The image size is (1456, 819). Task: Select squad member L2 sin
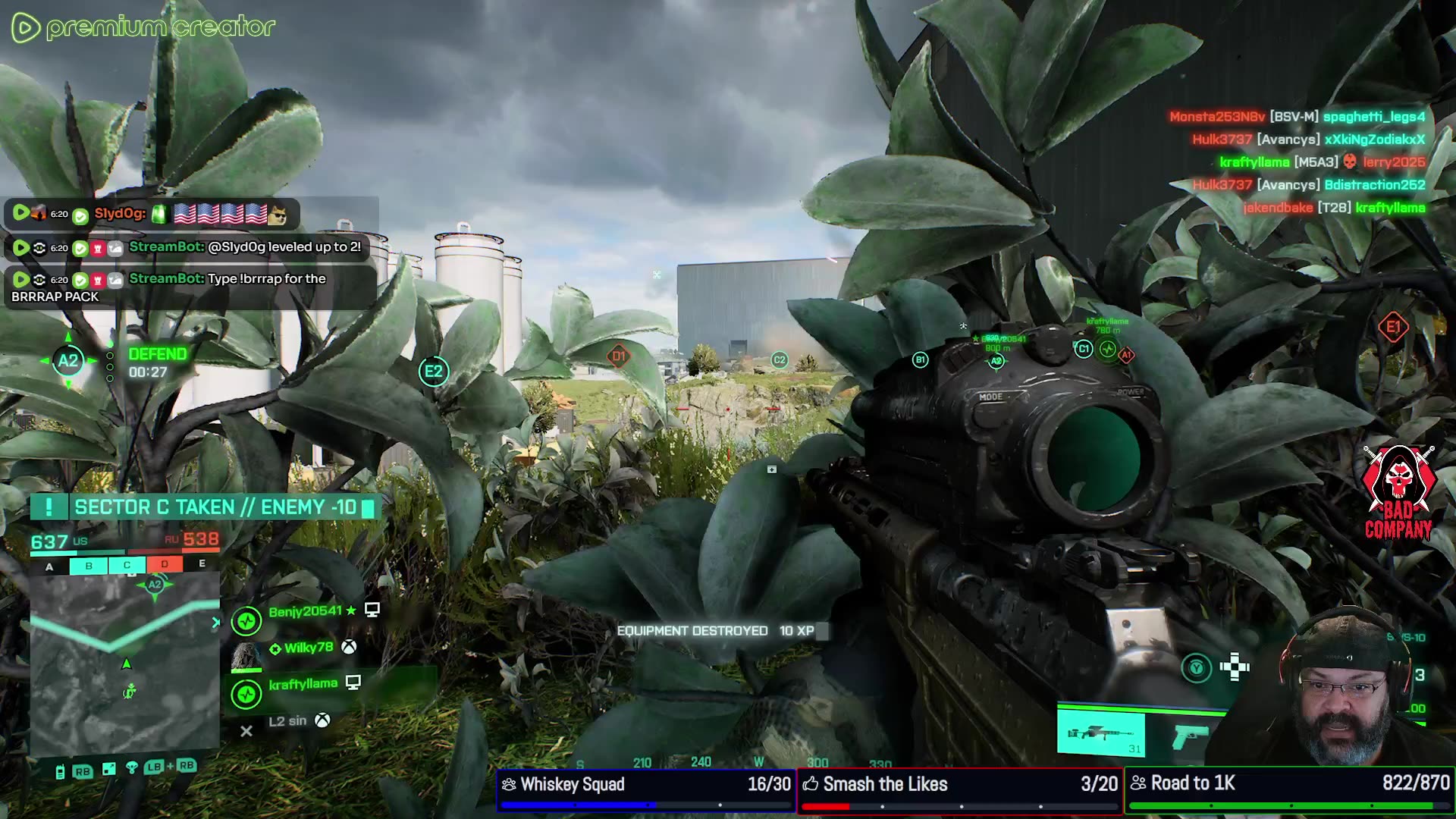click(288, 721)
